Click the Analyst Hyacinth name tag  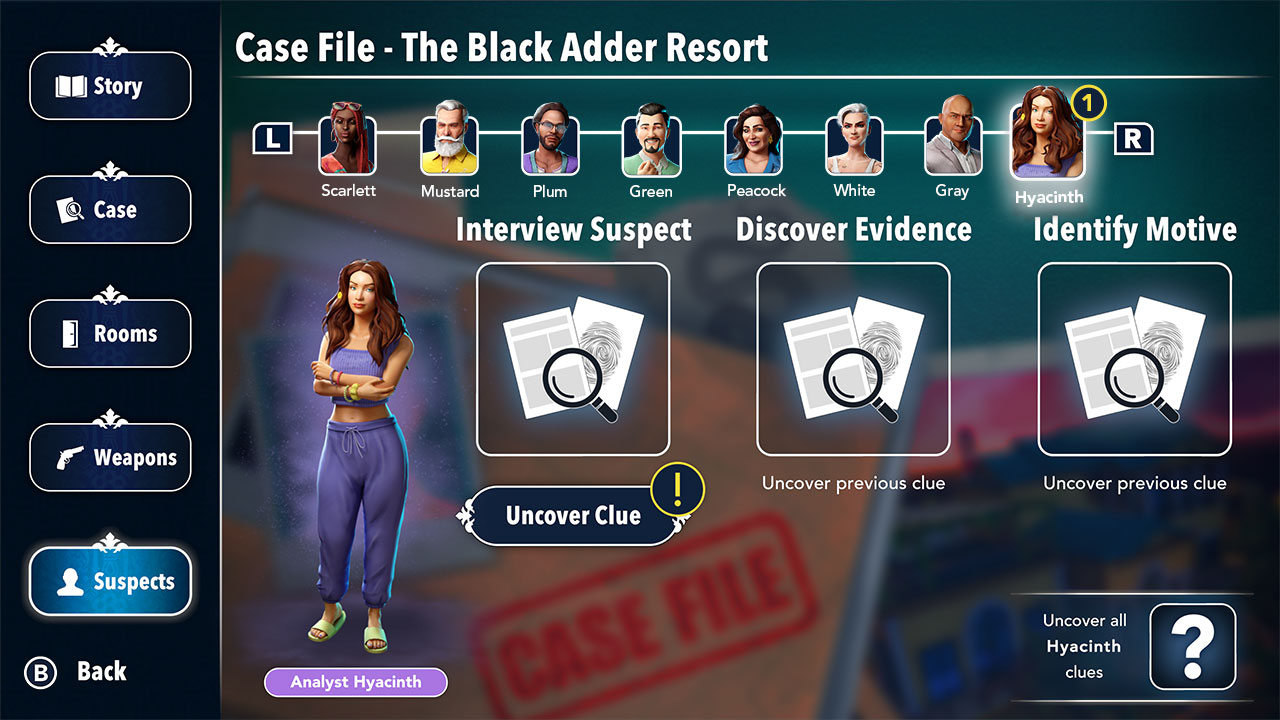355,682
